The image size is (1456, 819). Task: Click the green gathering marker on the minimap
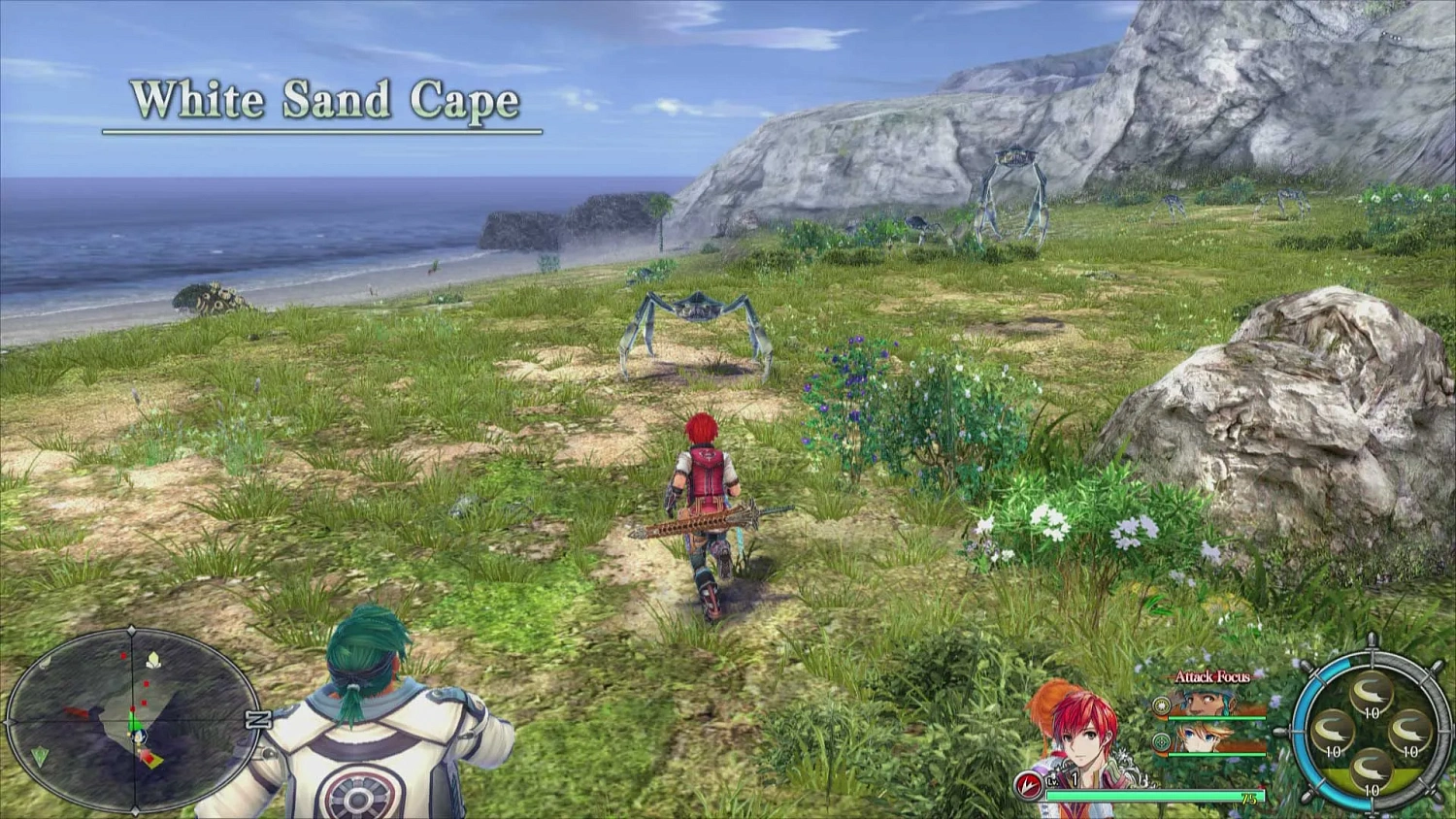click(40, 757)
